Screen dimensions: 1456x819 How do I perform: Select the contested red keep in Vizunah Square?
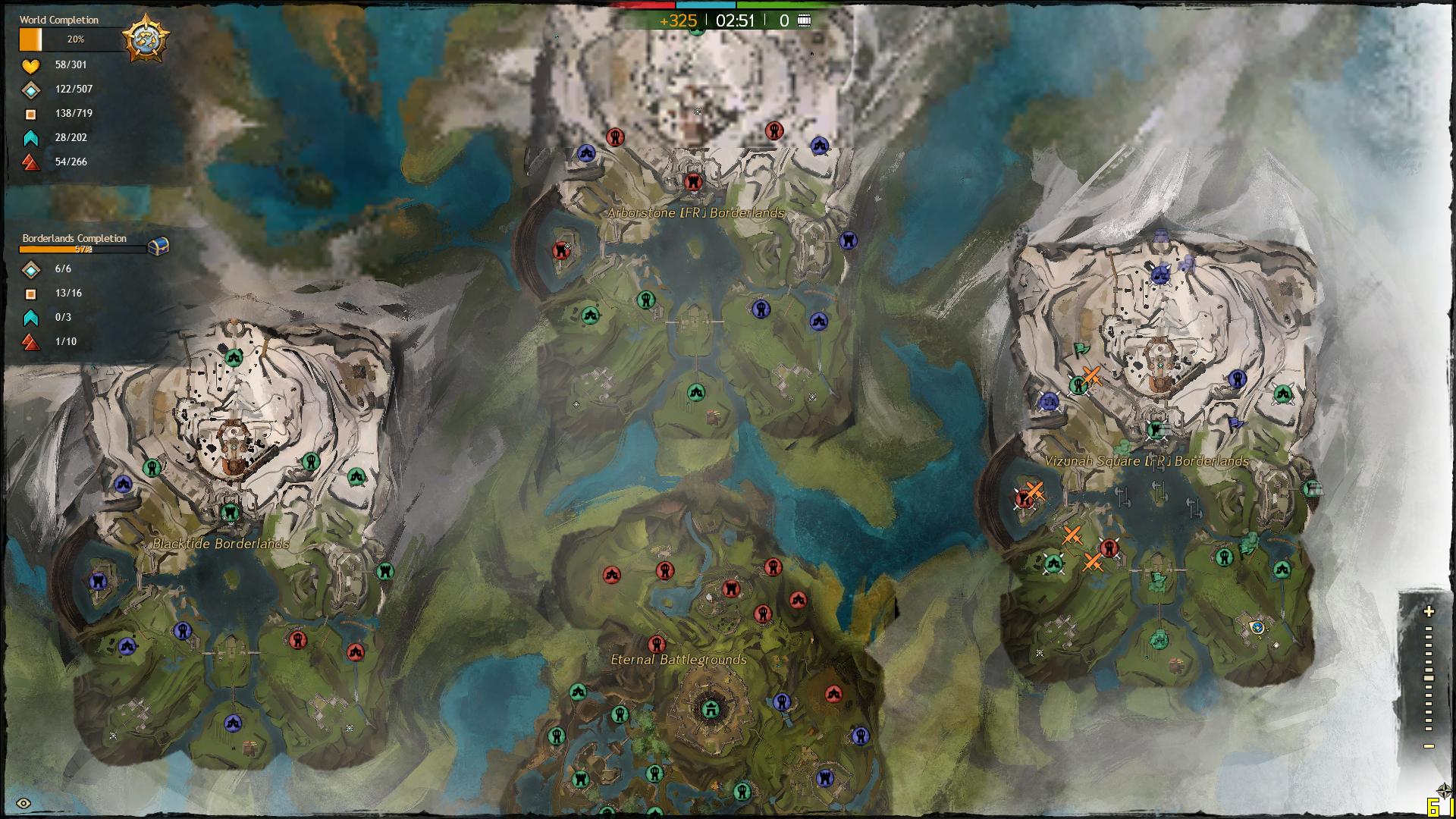tap(1025, 498)
